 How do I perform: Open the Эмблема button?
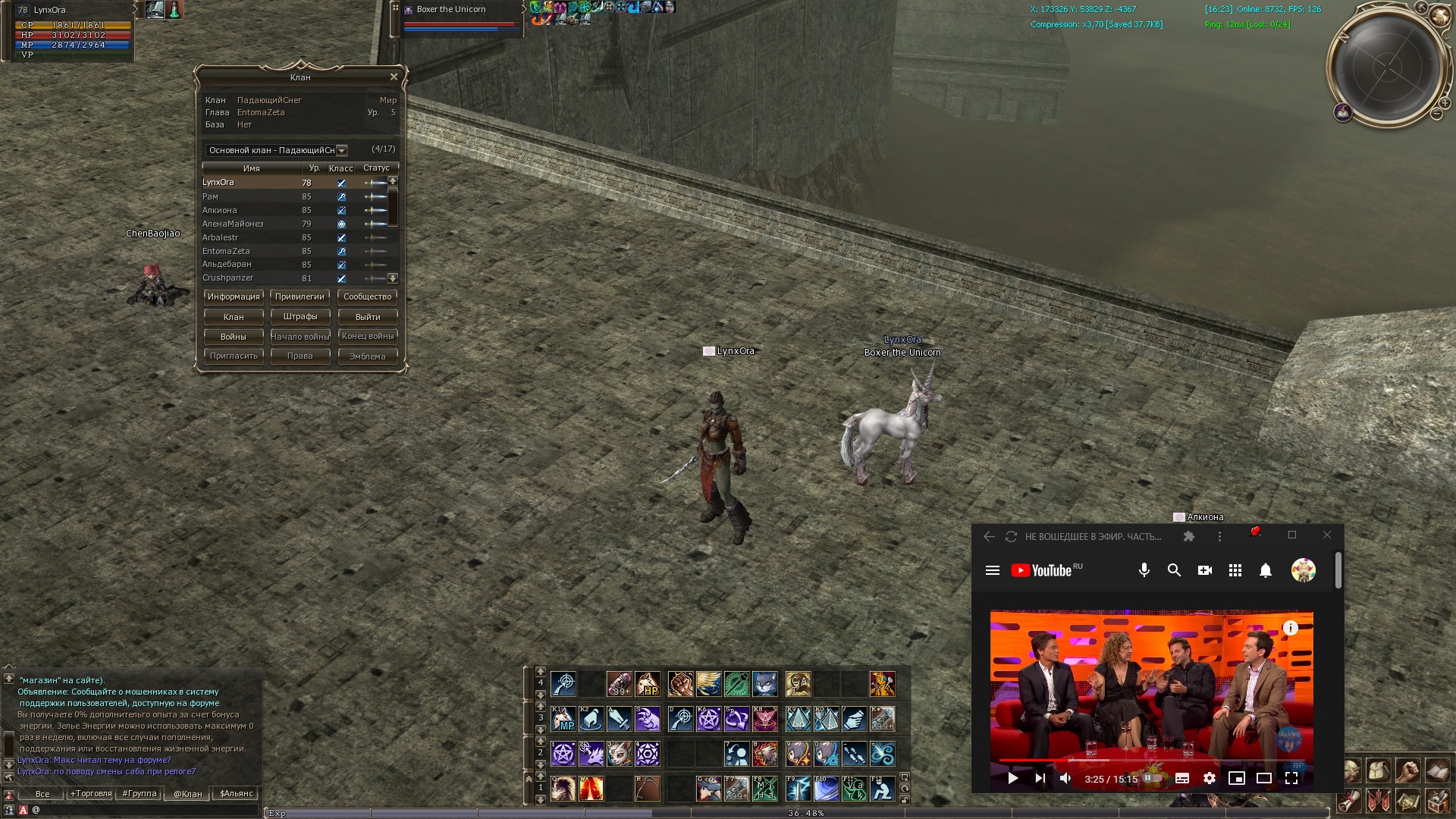pyautogui.click(x=367, y=356)
